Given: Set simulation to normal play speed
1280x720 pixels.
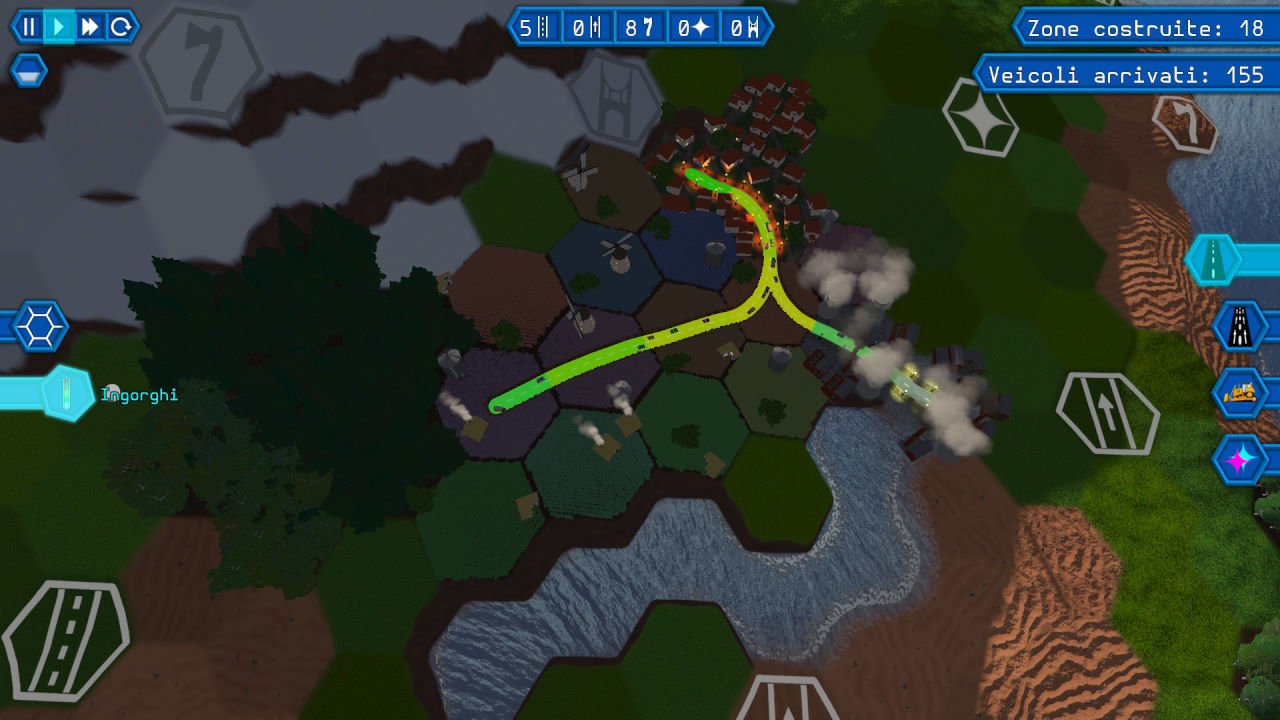Looking at the screenshot, I should coord(60,27).
